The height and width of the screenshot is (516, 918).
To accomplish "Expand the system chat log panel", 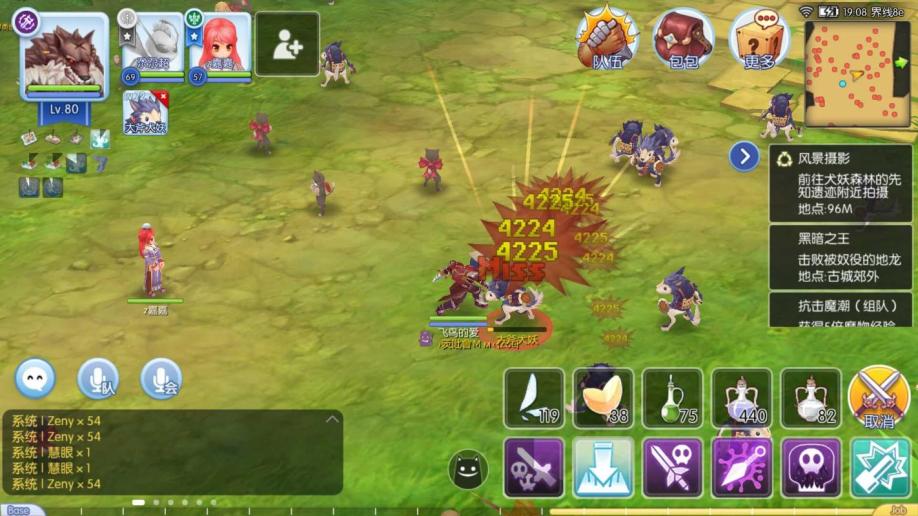I will tap(332, 420).
